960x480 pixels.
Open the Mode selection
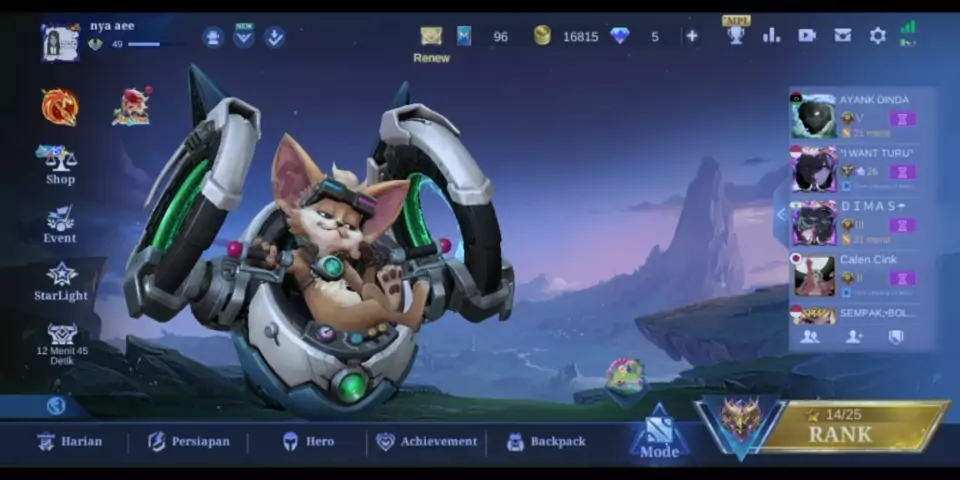point(658,433)
